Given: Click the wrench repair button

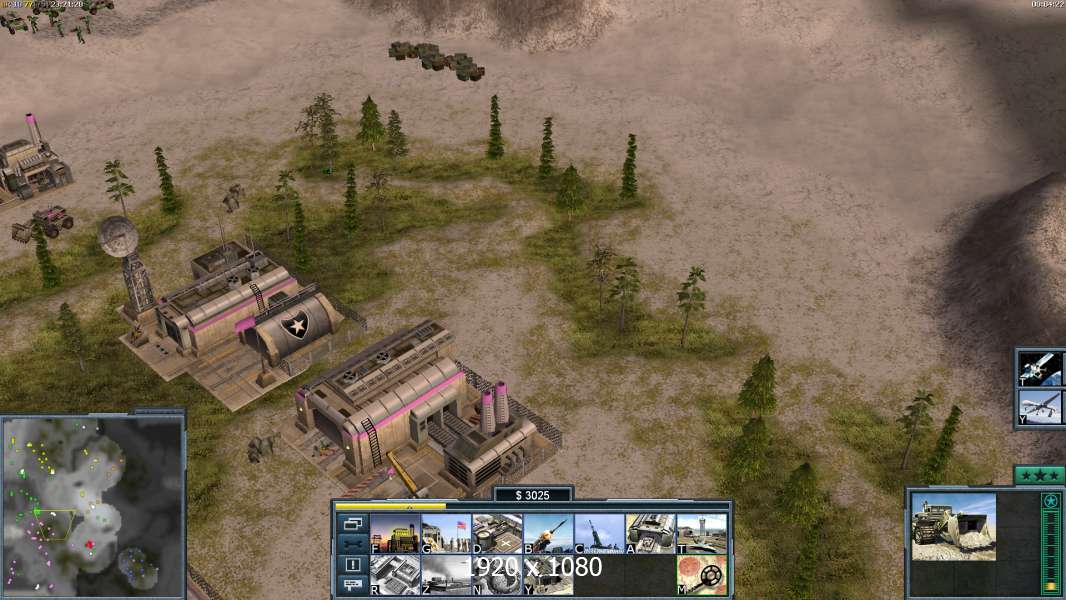Looking at the screenshot, I should point(353,543).
